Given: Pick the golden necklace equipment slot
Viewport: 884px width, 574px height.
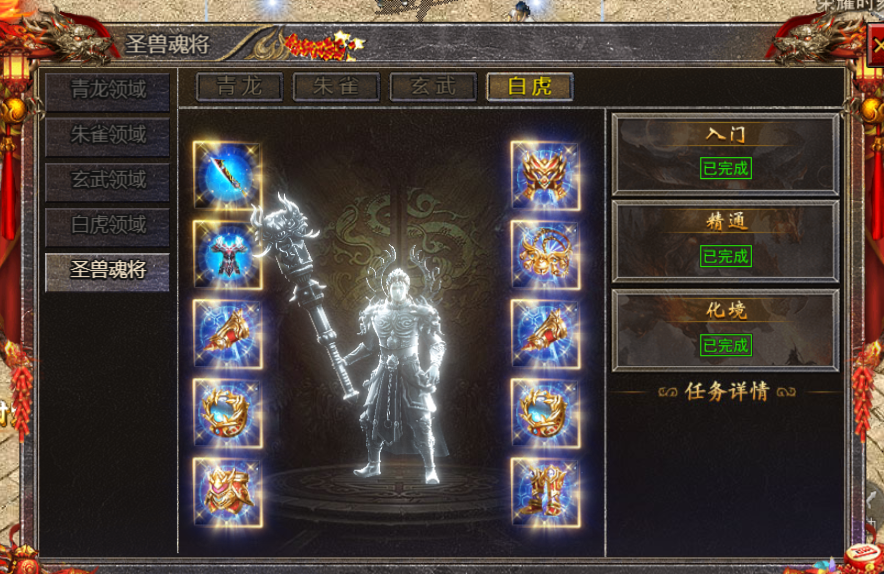Looking at the screenshot, I should (545, 254).
